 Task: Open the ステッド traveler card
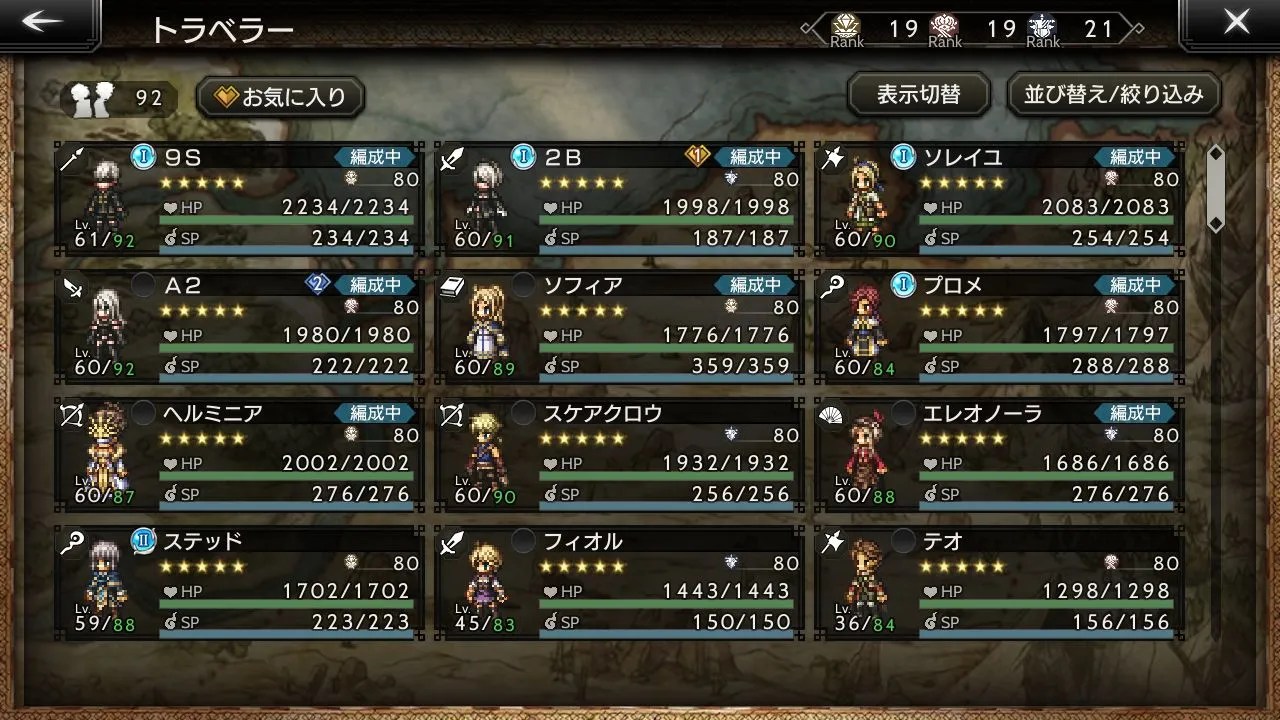click(238, 583)
